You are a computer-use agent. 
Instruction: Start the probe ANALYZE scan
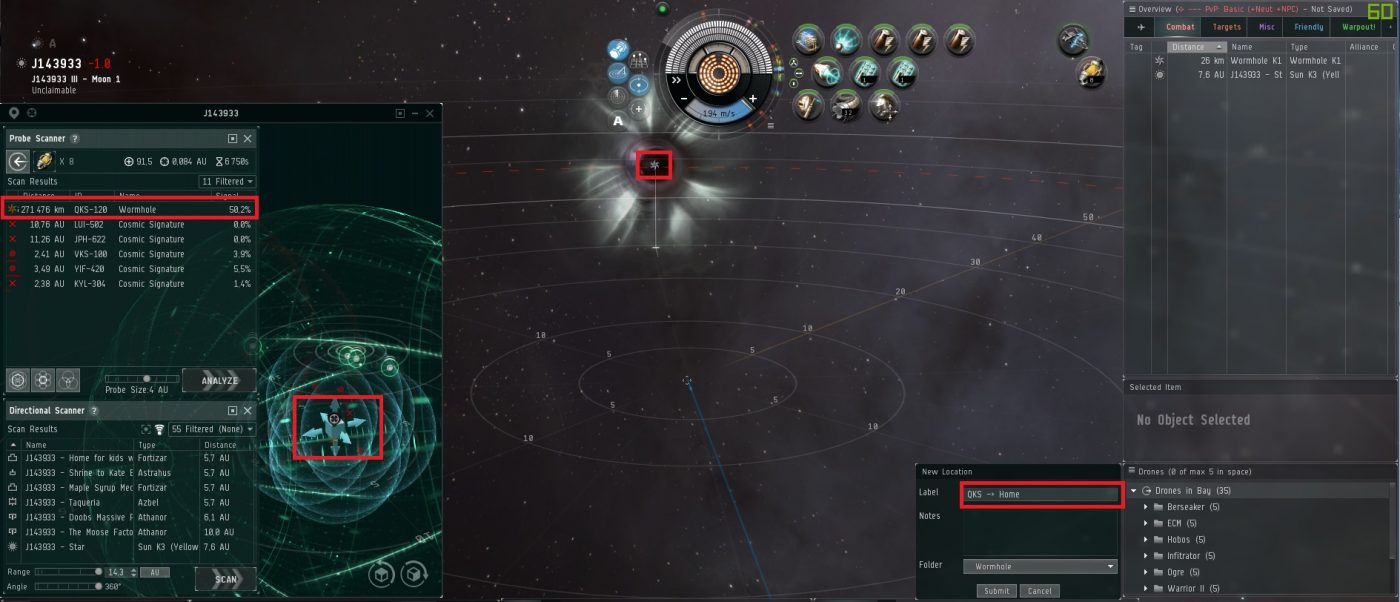(219, 380)
